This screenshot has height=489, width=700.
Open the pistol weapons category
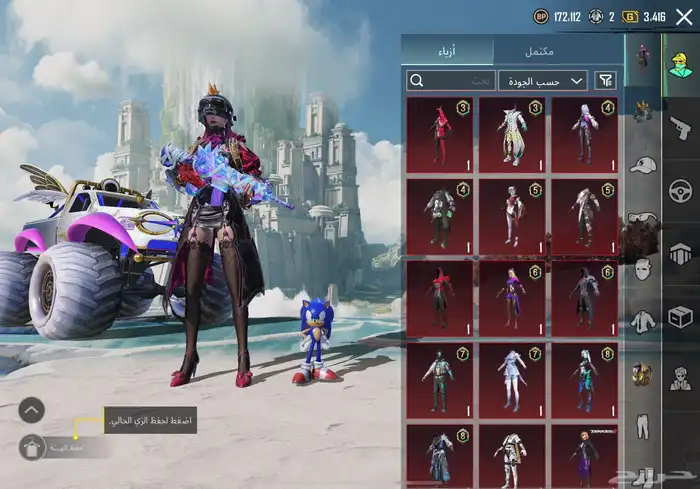tap(681, 127)
